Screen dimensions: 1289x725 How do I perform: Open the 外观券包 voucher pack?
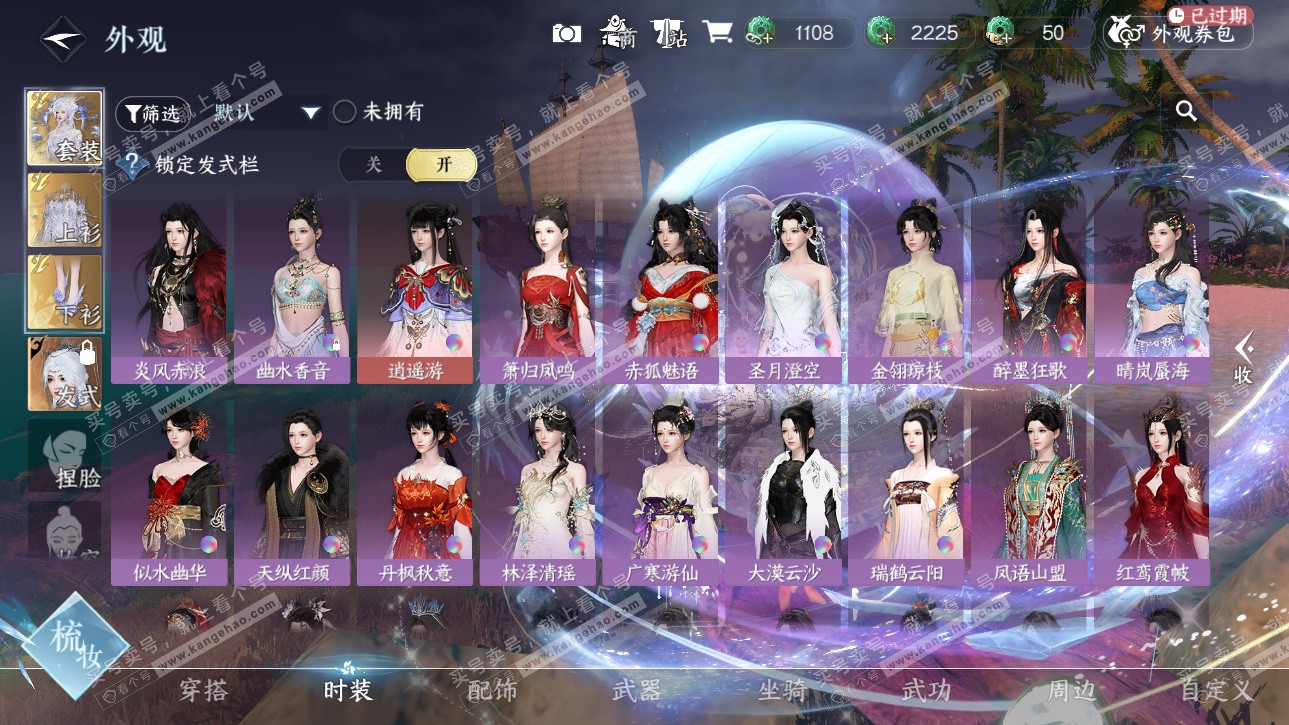[1179, 33]
